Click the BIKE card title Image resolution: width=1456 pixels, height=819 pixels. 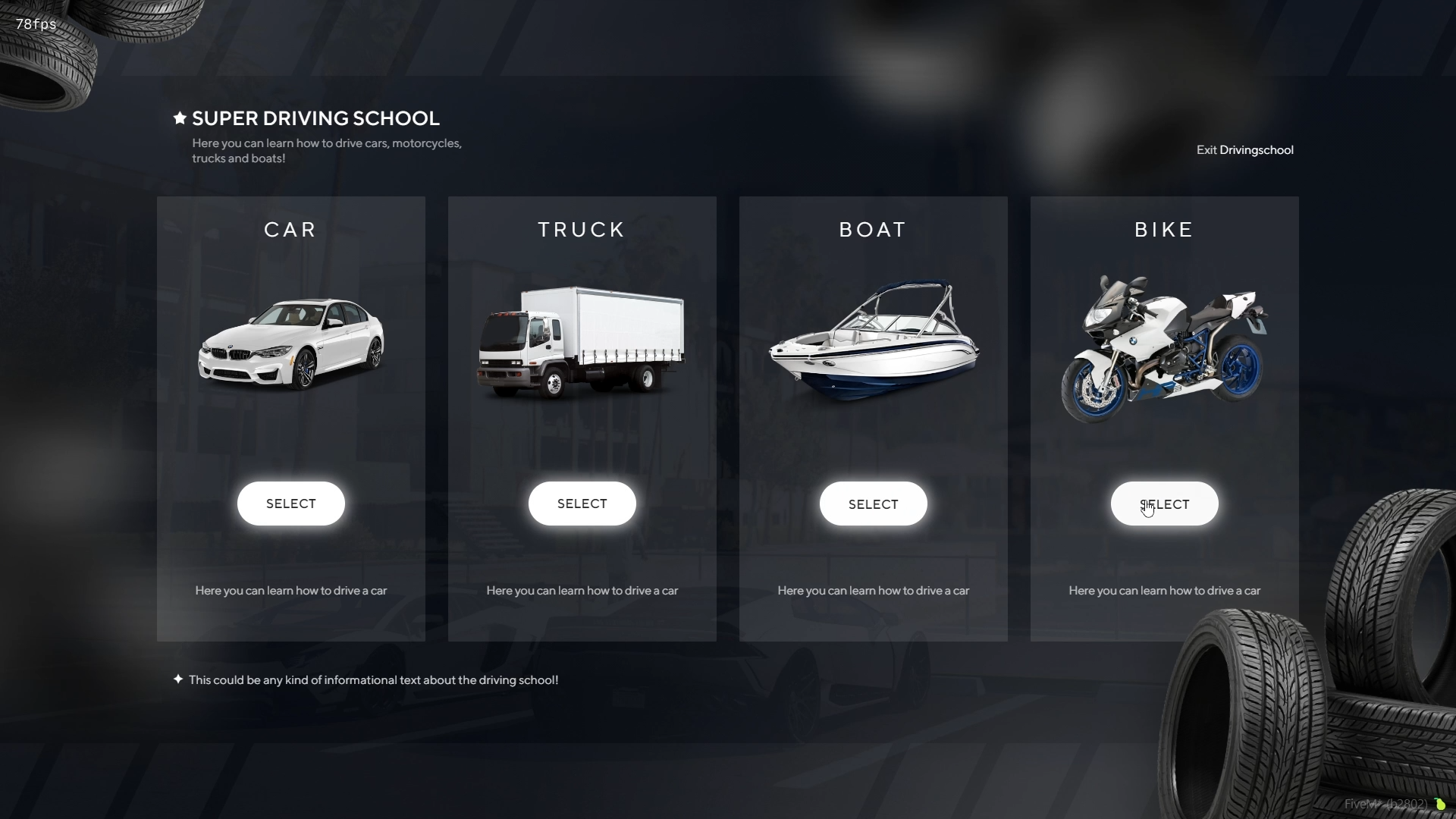coord(1164,230)
